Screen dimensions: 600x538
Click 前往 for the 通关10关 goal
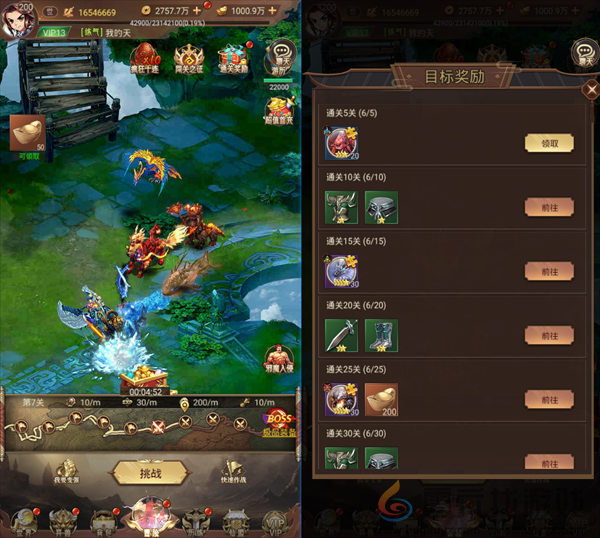coord(549,207)
